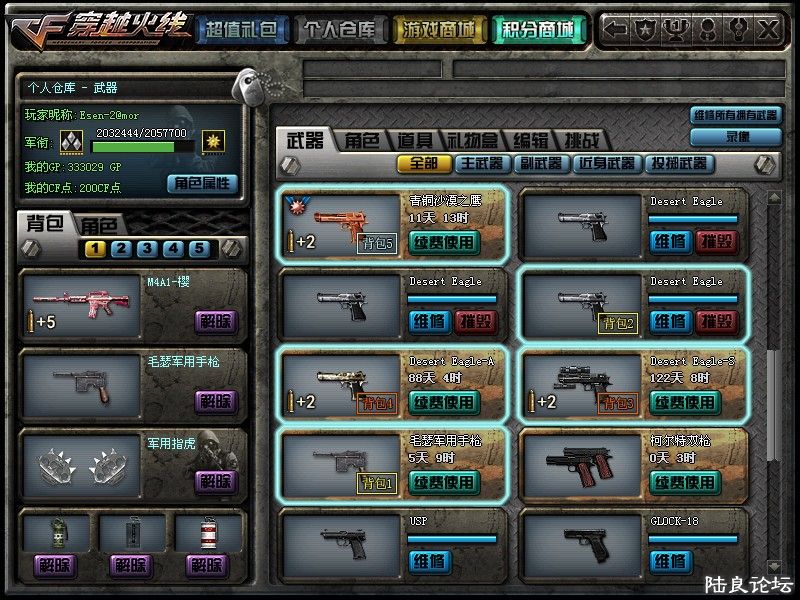The width and height of the screenshot is (800, 600).
Task: Unequip the M4A1-樱 rifle
Action: pos(216,322)
